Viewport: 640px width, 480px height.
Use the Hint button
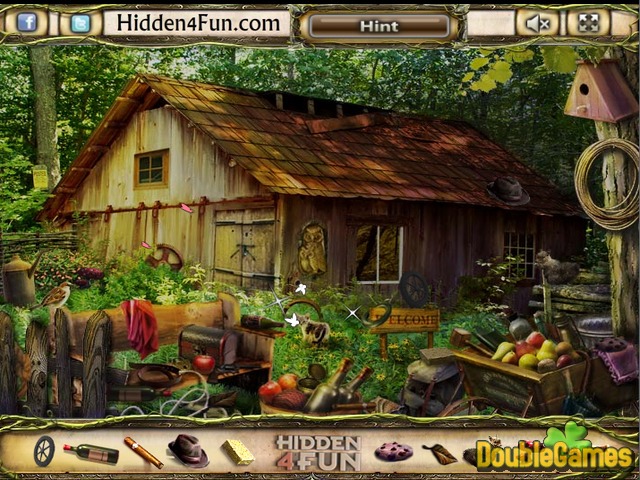[x=379, y=26]
